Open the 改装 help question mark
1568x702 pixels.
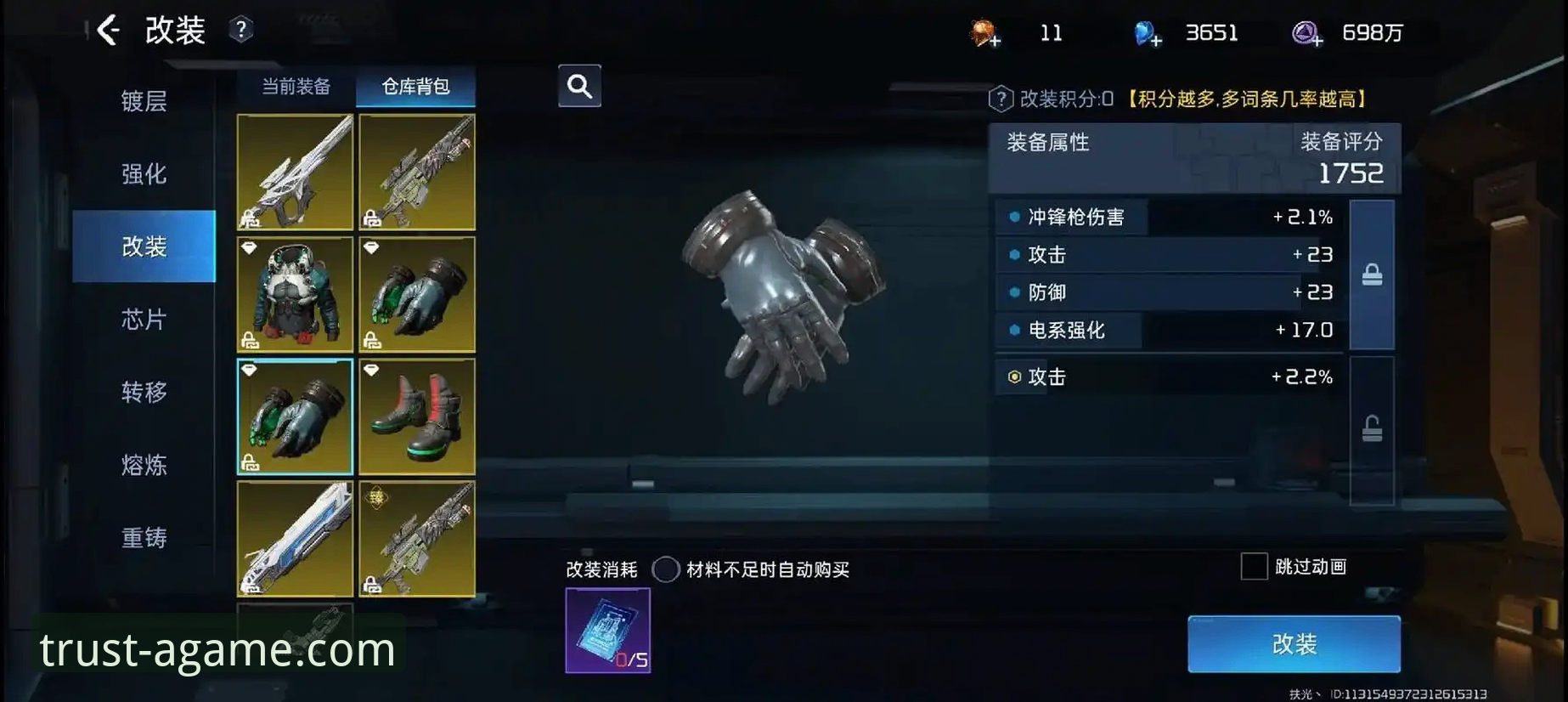tap(241, 31)
